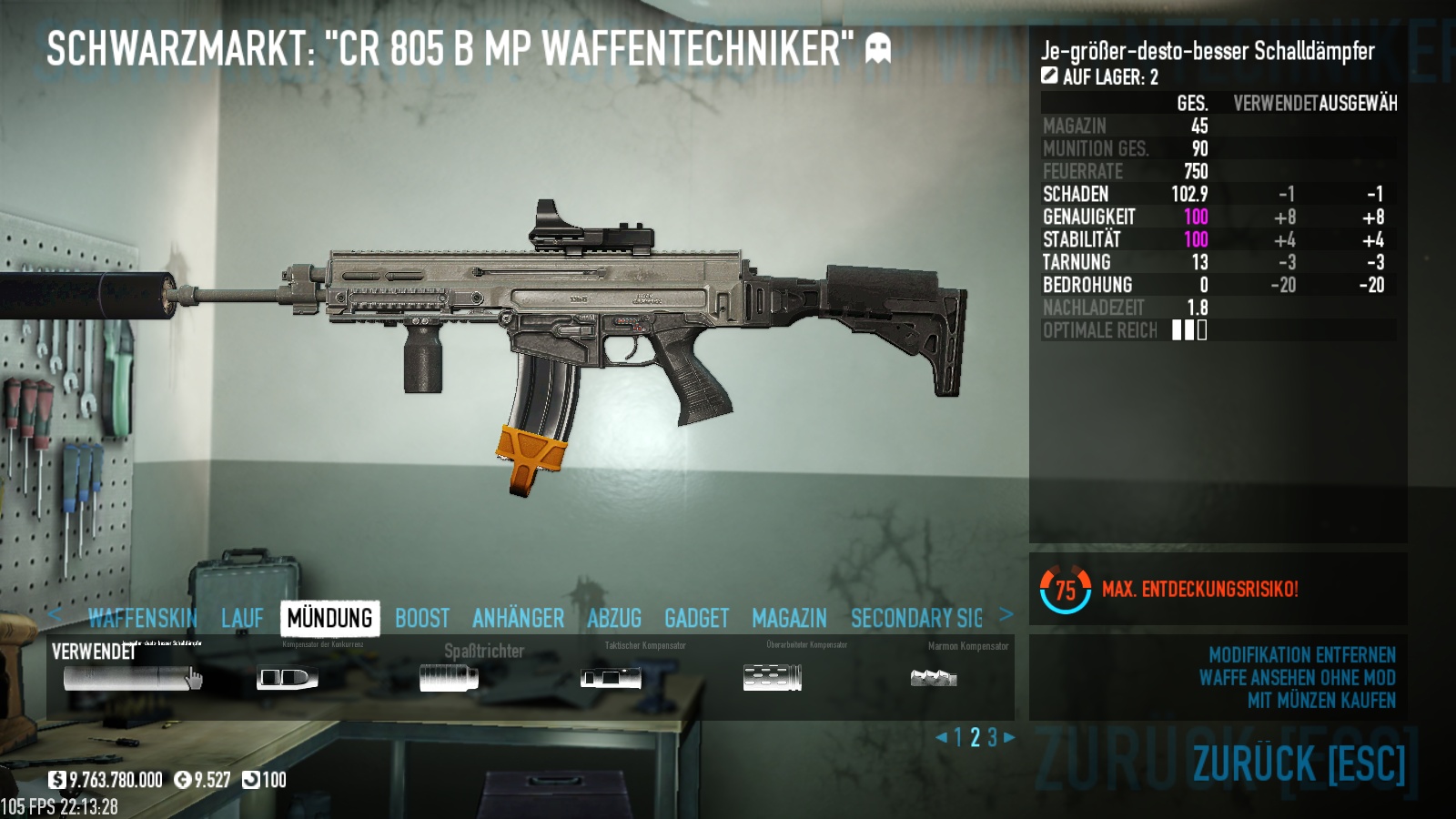This screenshot has height=819, width=1456.
Task: Choose the Kompensator der Konkurrenz mod
Action: [x=287, y=678]
